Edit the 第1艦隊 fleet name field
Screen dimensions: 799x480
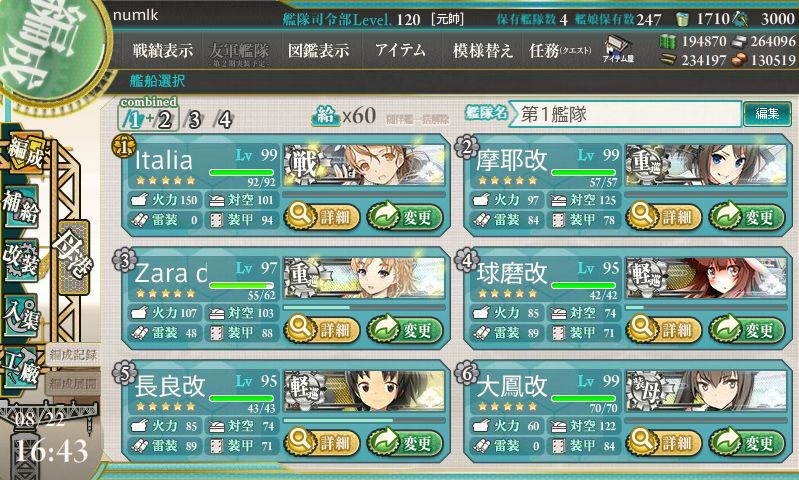tap(625, 114)
